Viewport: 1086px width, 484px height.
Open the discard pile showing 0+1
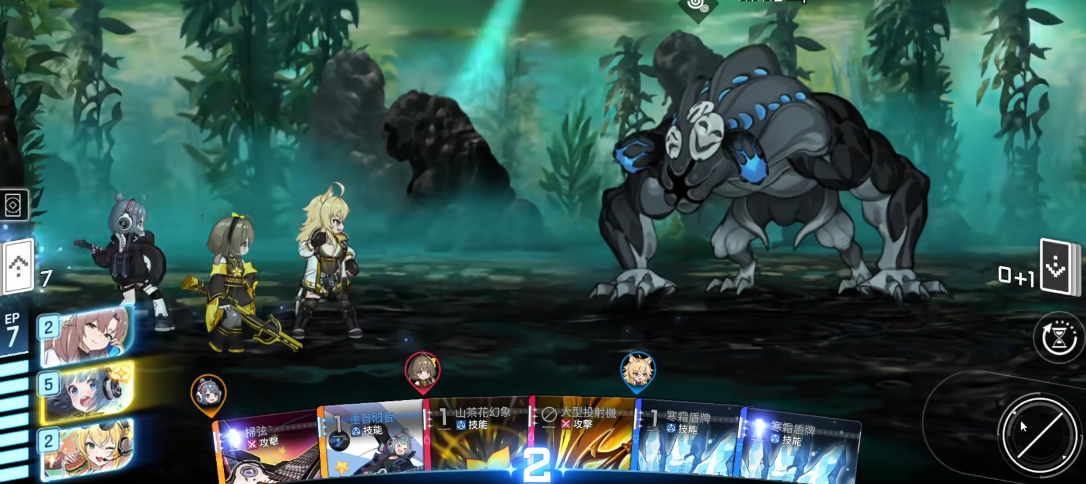pyautogui.click(x=1060, y=268)
